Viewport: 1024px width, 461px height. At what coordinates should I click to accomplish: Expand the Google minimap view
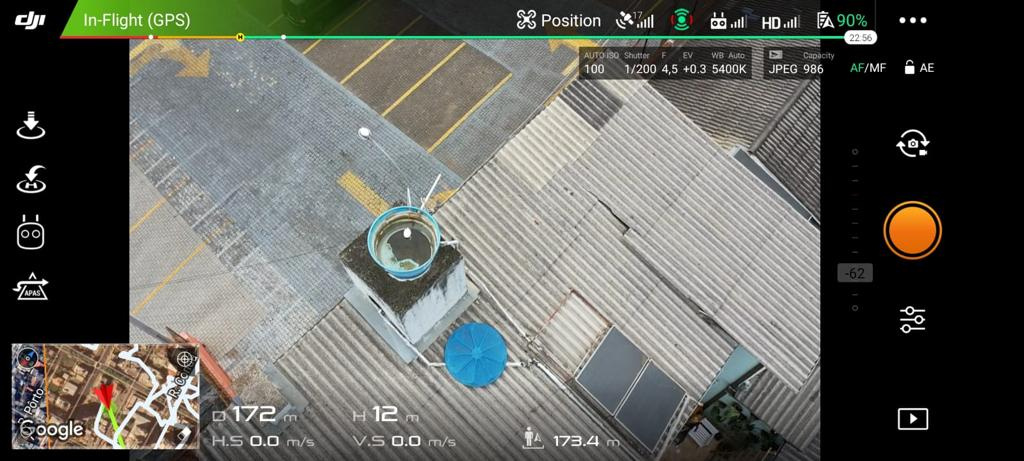click(105, 396)
